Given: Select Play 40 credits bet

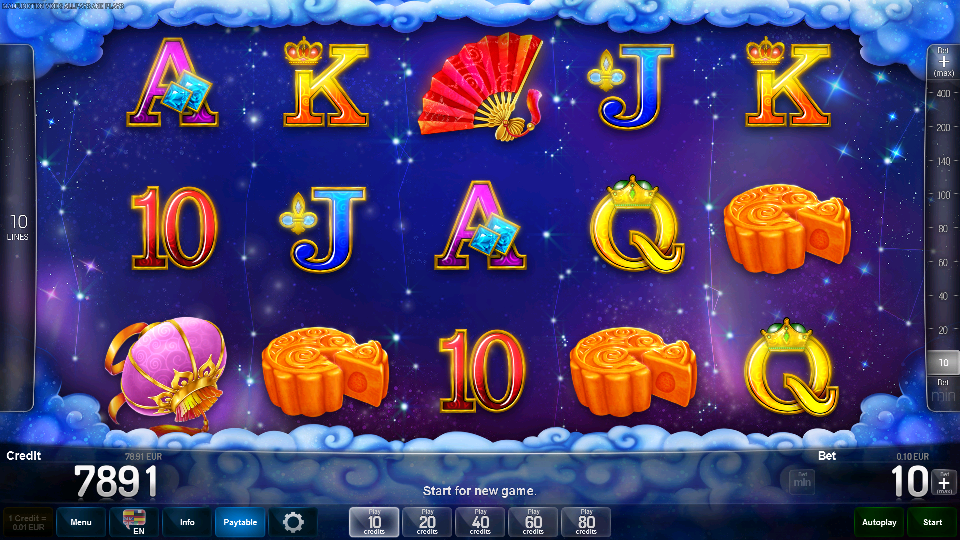Looking at the screenshot, I should point(480,522).
